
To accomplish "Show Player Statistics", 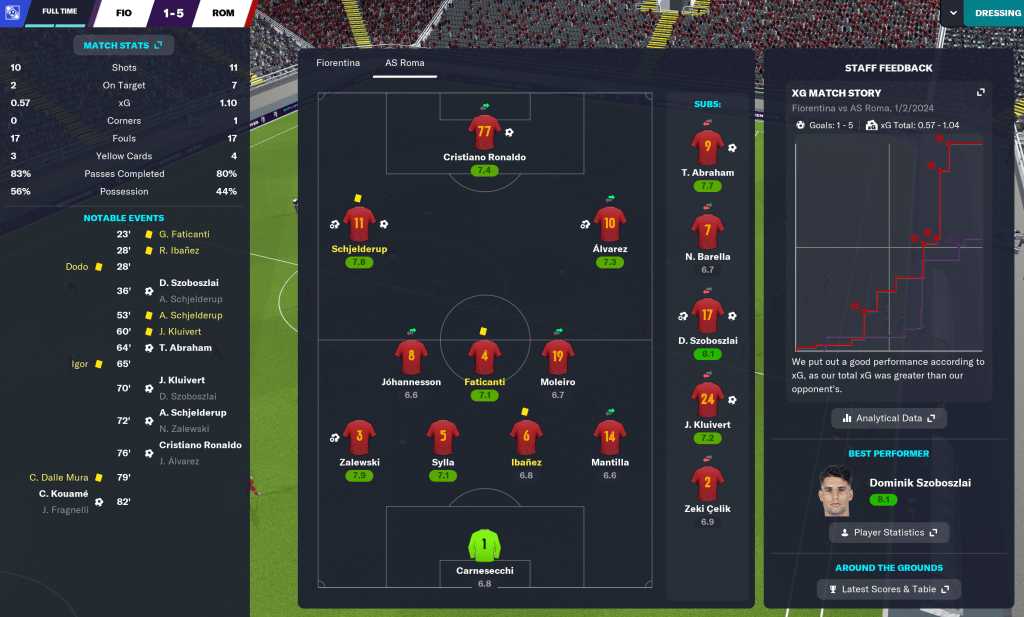I will tap(888, 533).
